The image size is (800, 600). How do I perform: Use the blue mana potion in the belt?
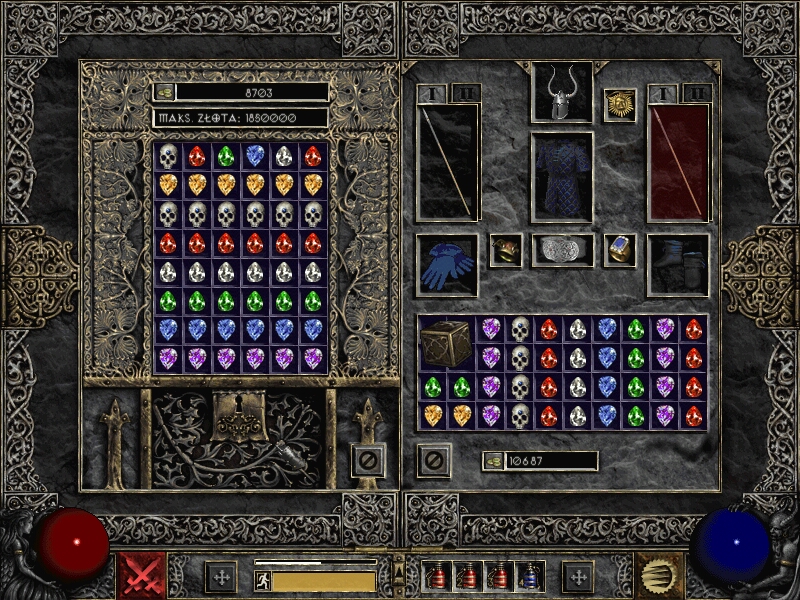pyautogui.click(x=530, y=576)
